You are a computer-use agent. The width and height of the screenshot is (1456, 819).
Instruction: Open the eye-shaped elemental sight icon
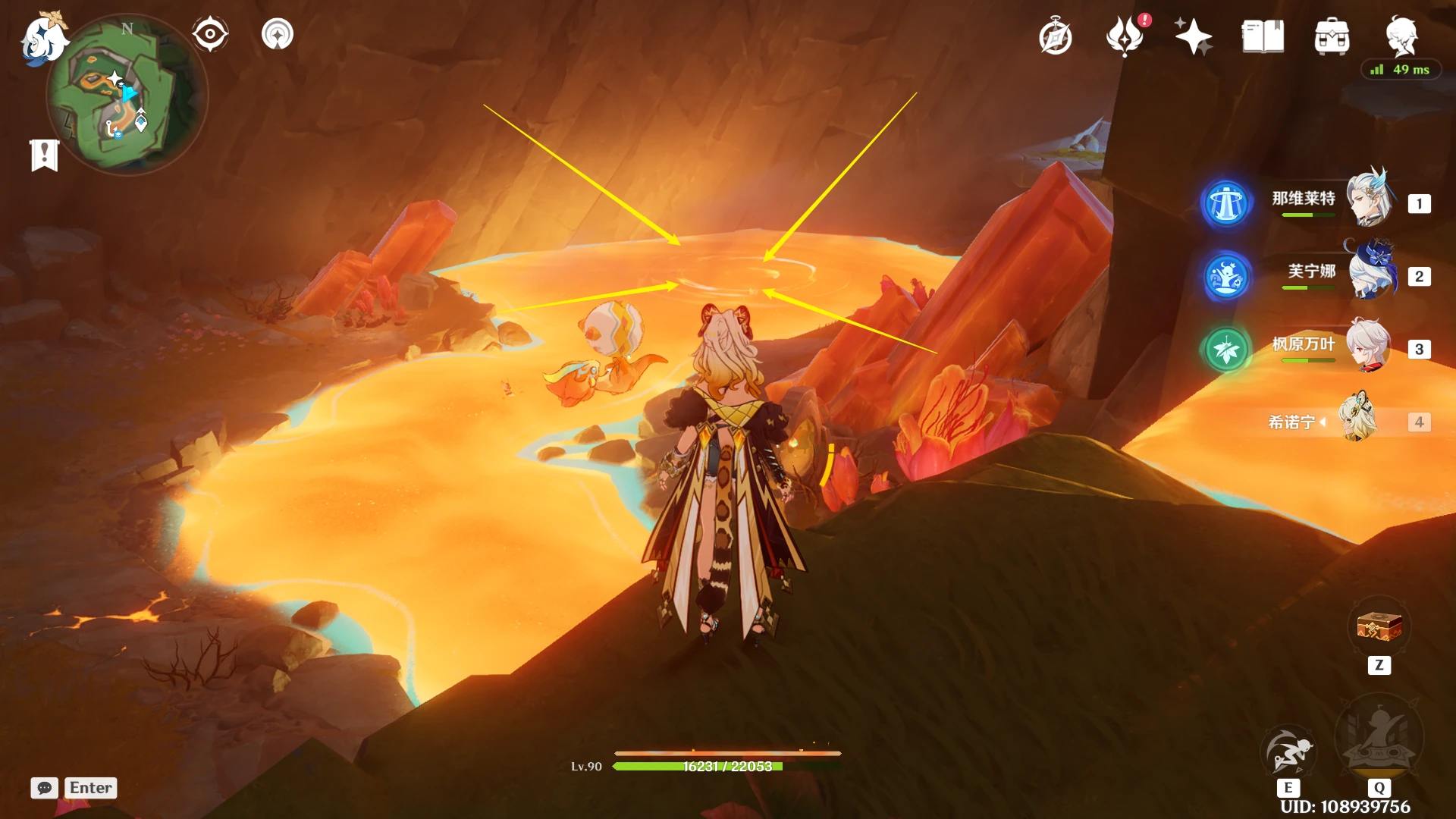click(210, 34)
